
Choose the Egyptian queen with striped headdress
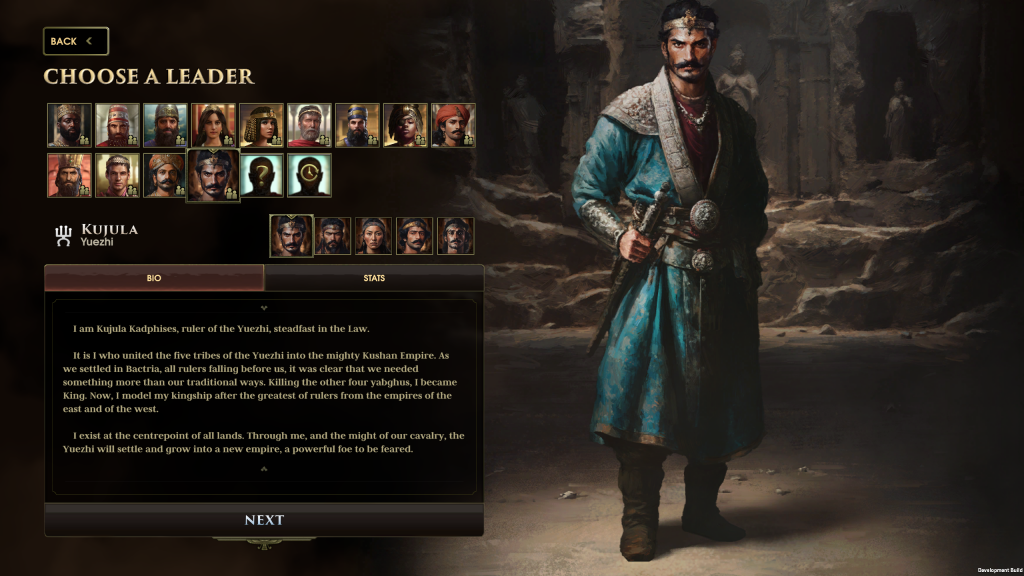click(261, 125)
